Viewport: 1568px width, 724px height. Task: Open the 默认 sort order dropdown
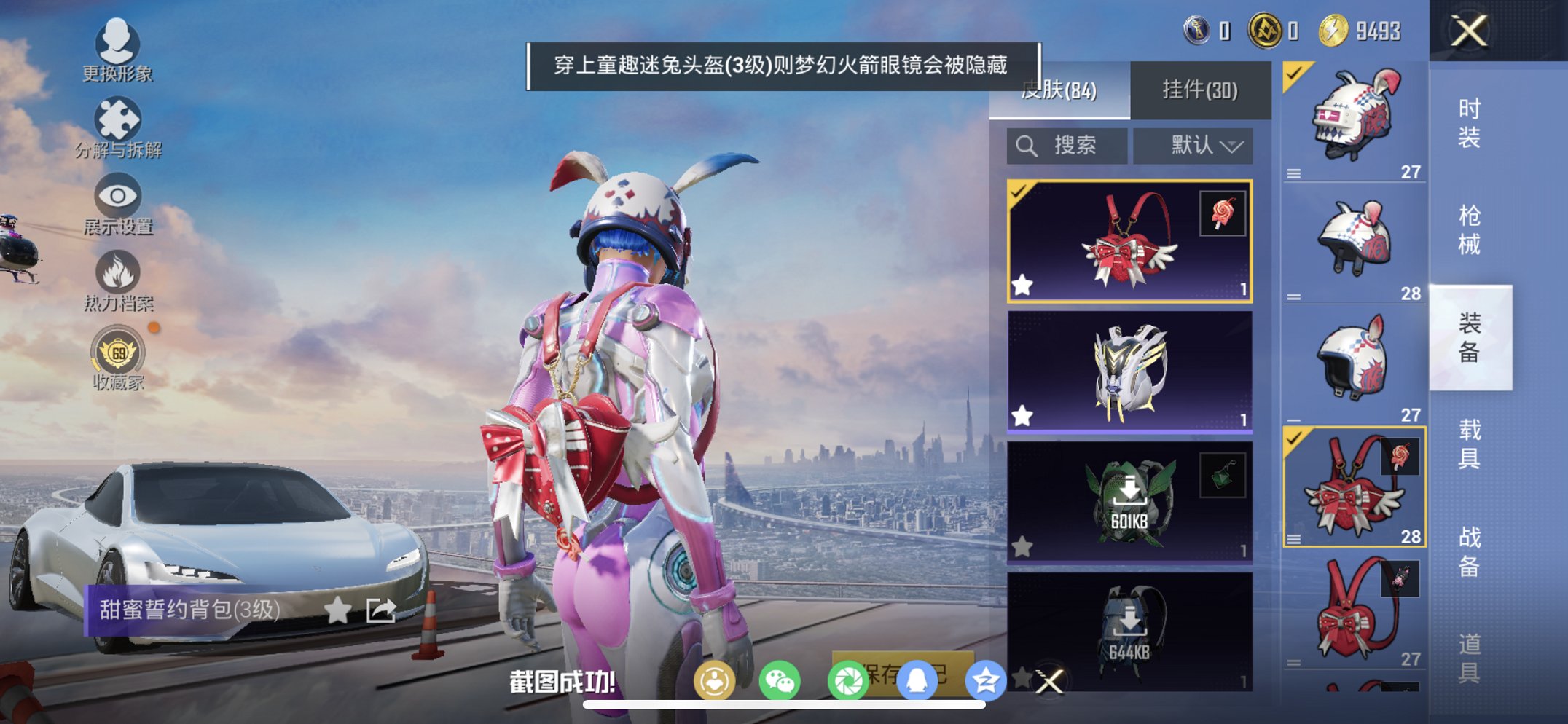point(1193,145)
